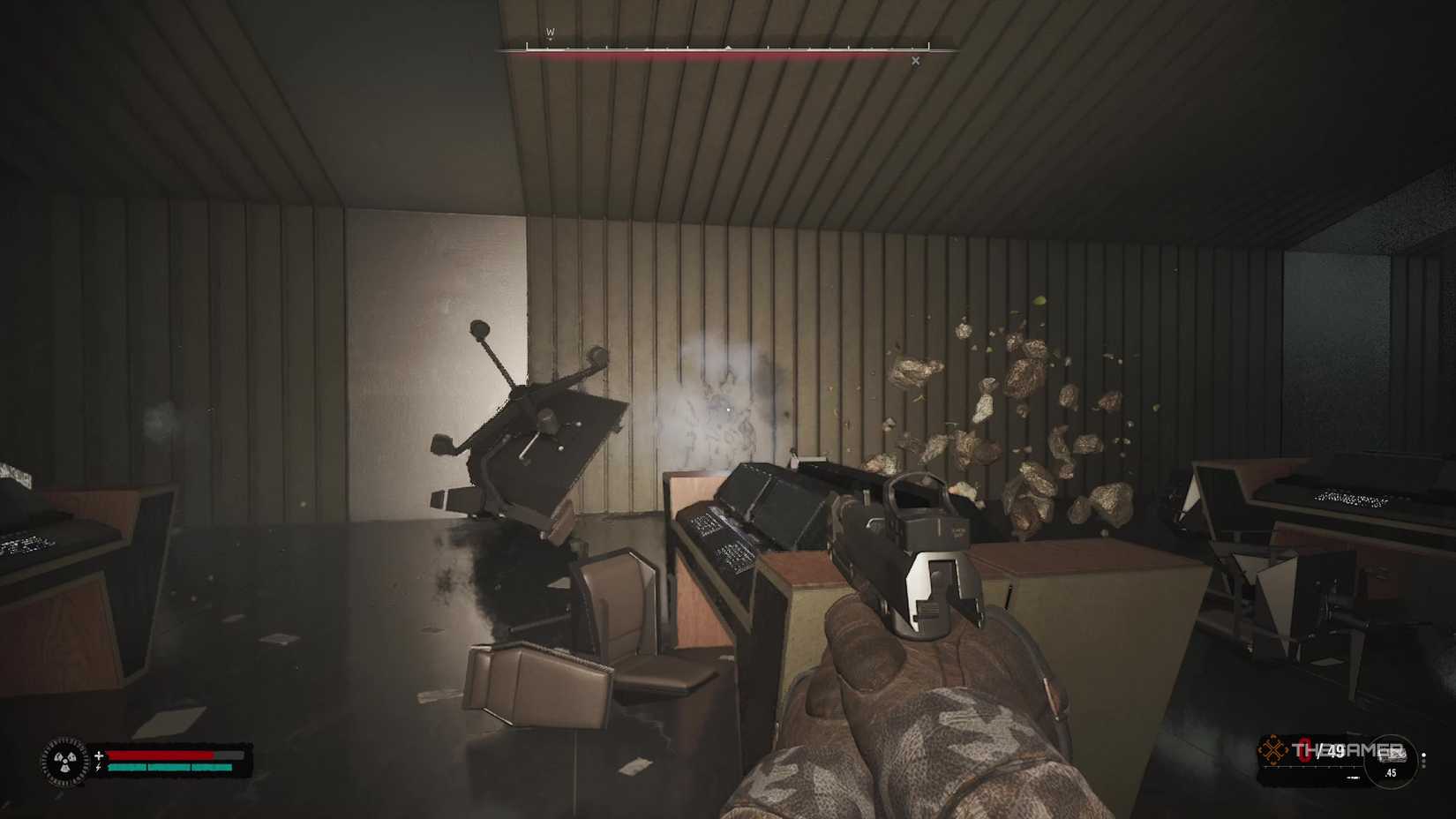Select the .45 caliber label

[1392, 773]
